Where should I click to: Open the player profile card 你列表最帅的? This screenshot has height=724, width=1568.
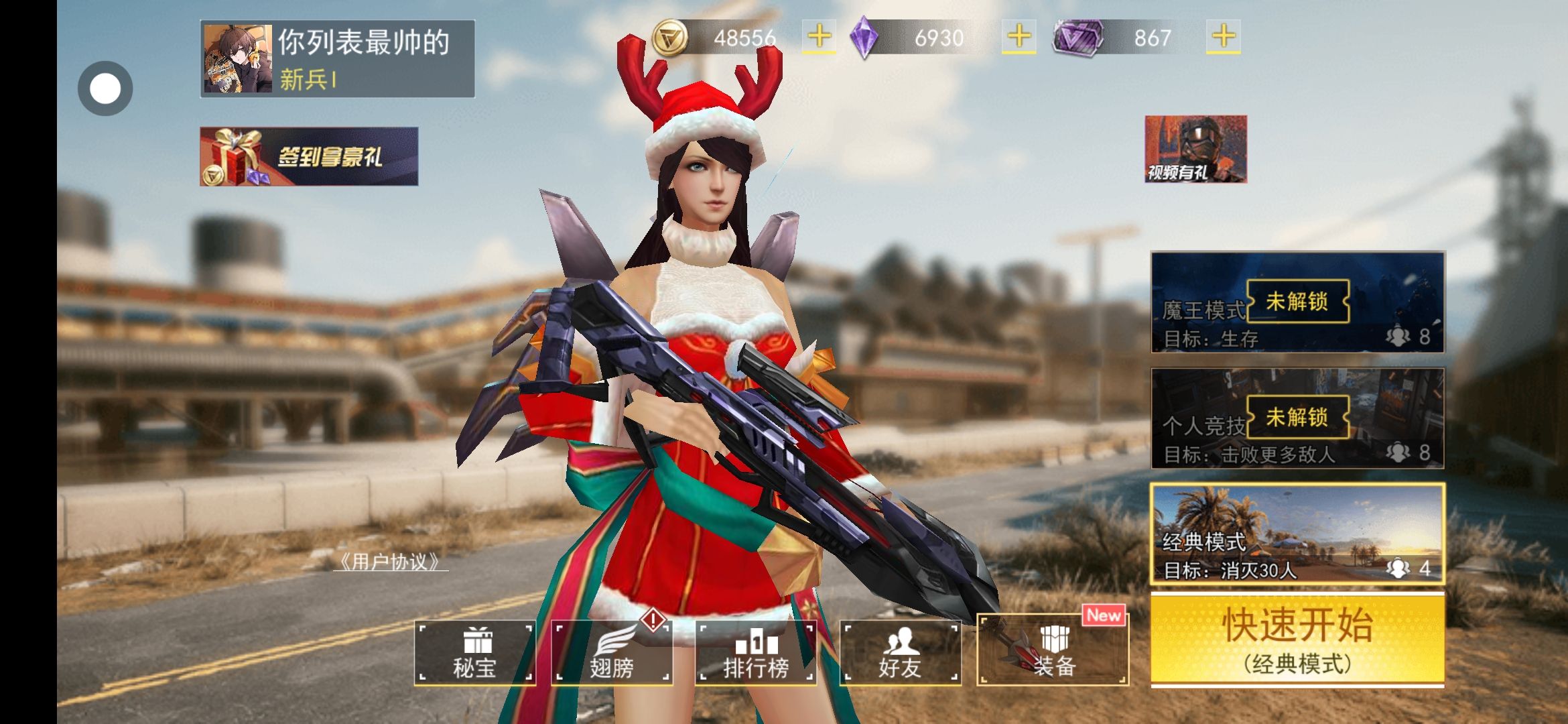click(337, 59)
